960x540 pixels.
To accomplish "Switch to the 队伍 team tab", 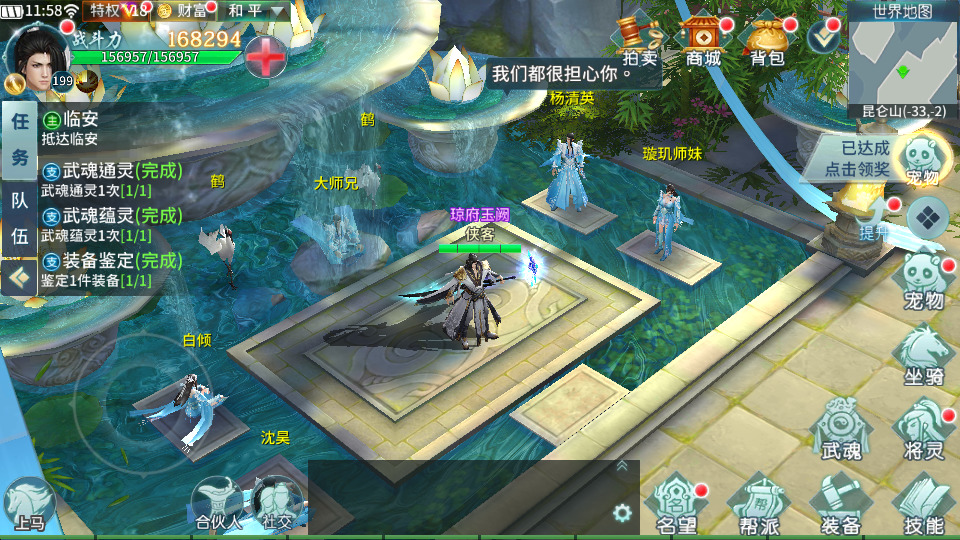I will tap(19, 218).
